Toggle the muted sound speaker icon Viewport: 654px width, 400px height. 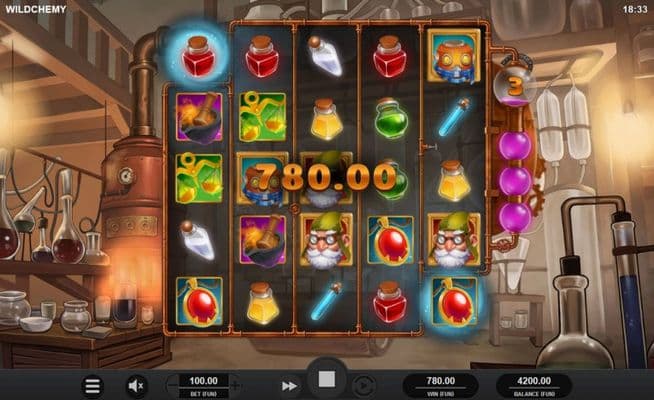click(x=137, y=385)
